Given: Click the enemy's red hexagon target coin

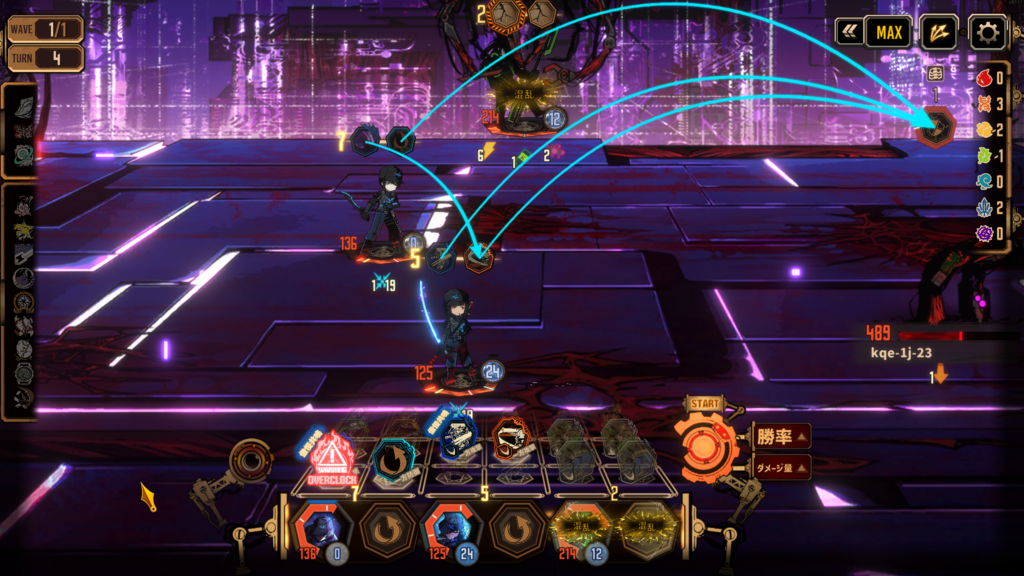Looking at the screenshot, I should point(937,128).
